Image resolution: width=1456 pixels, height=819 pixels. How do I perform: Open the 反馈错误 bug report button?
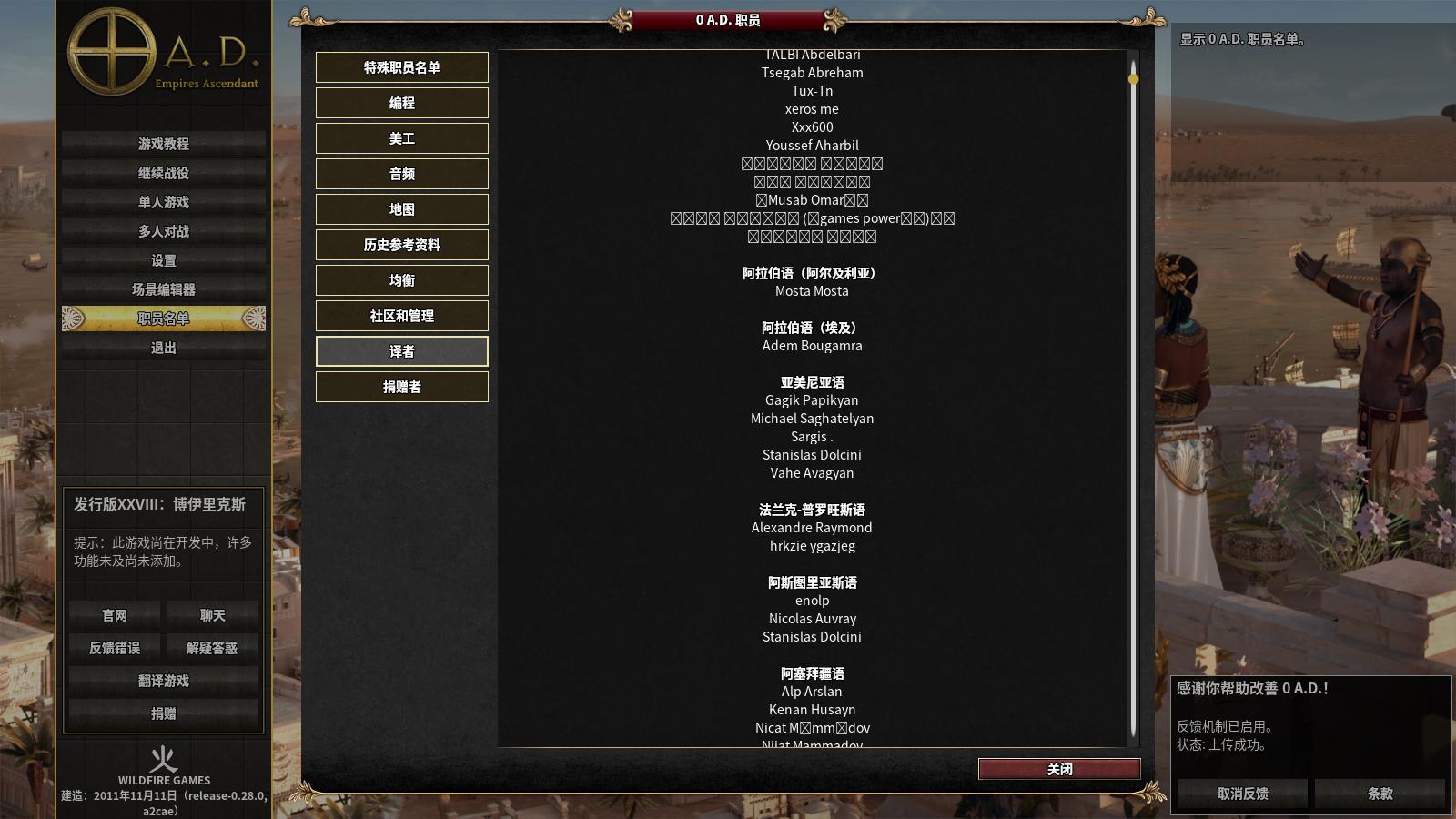115,648
